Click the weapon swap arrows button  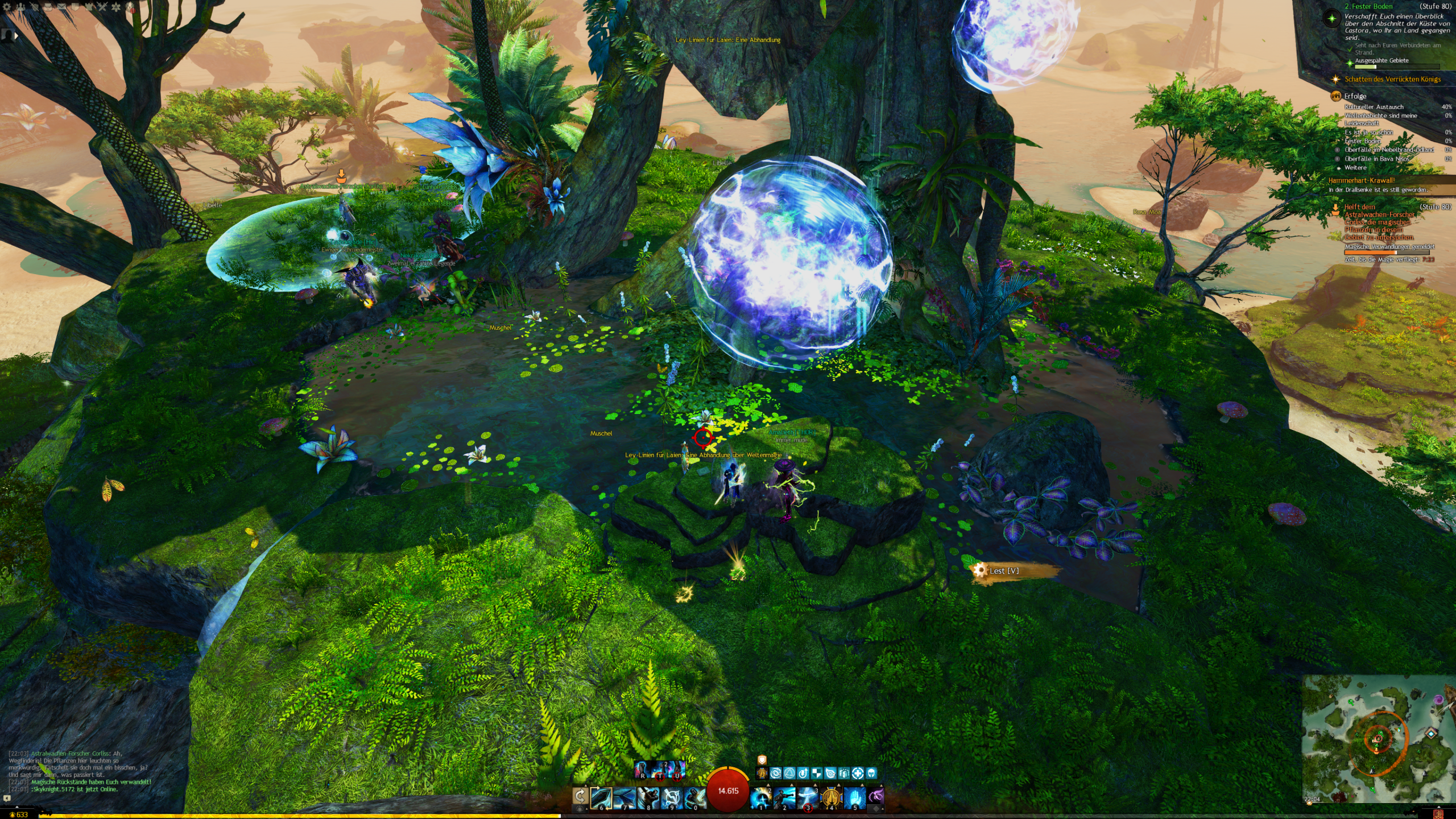[x=580, y=796]
